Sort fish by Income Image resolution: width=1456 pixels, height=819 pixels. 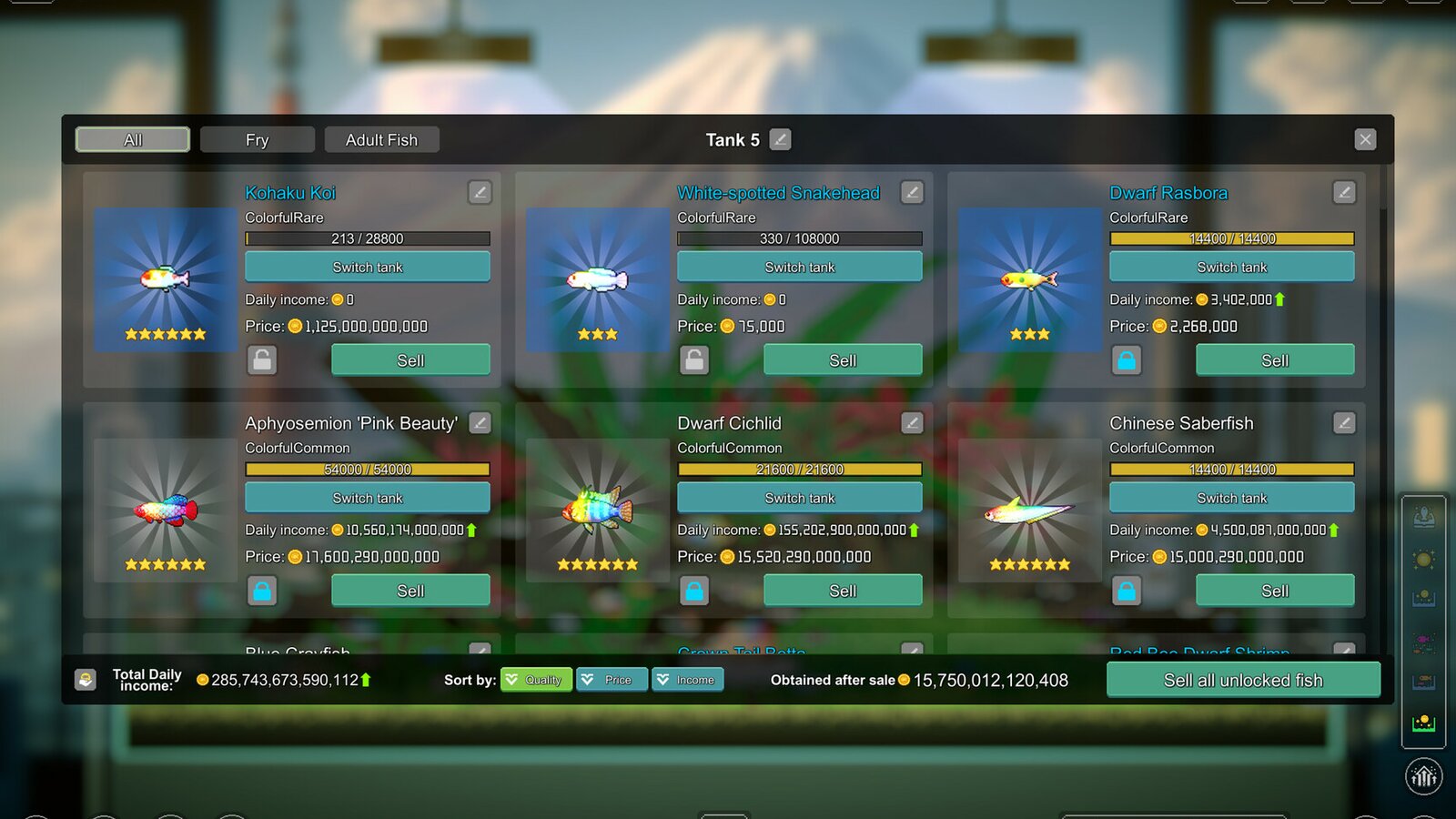[687, 680]
